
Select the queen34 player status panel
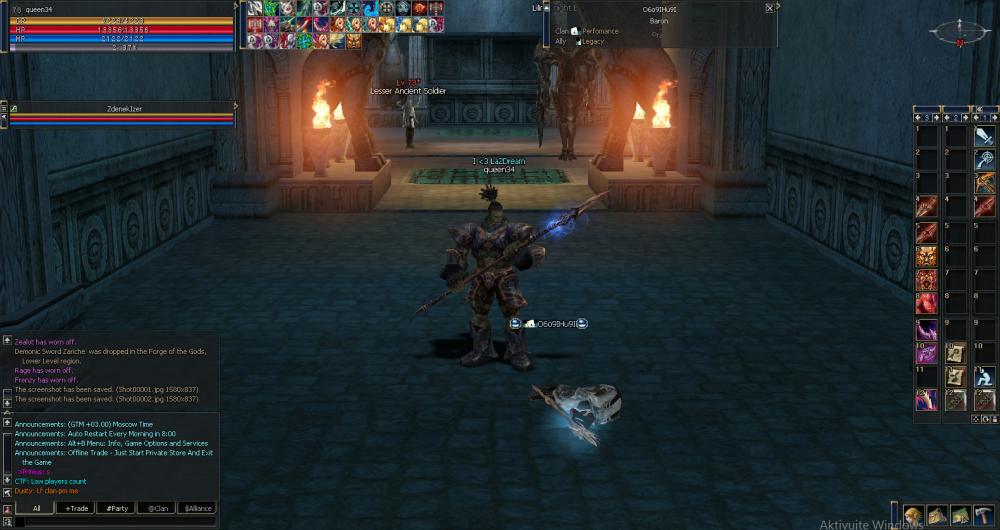(120, 26)
